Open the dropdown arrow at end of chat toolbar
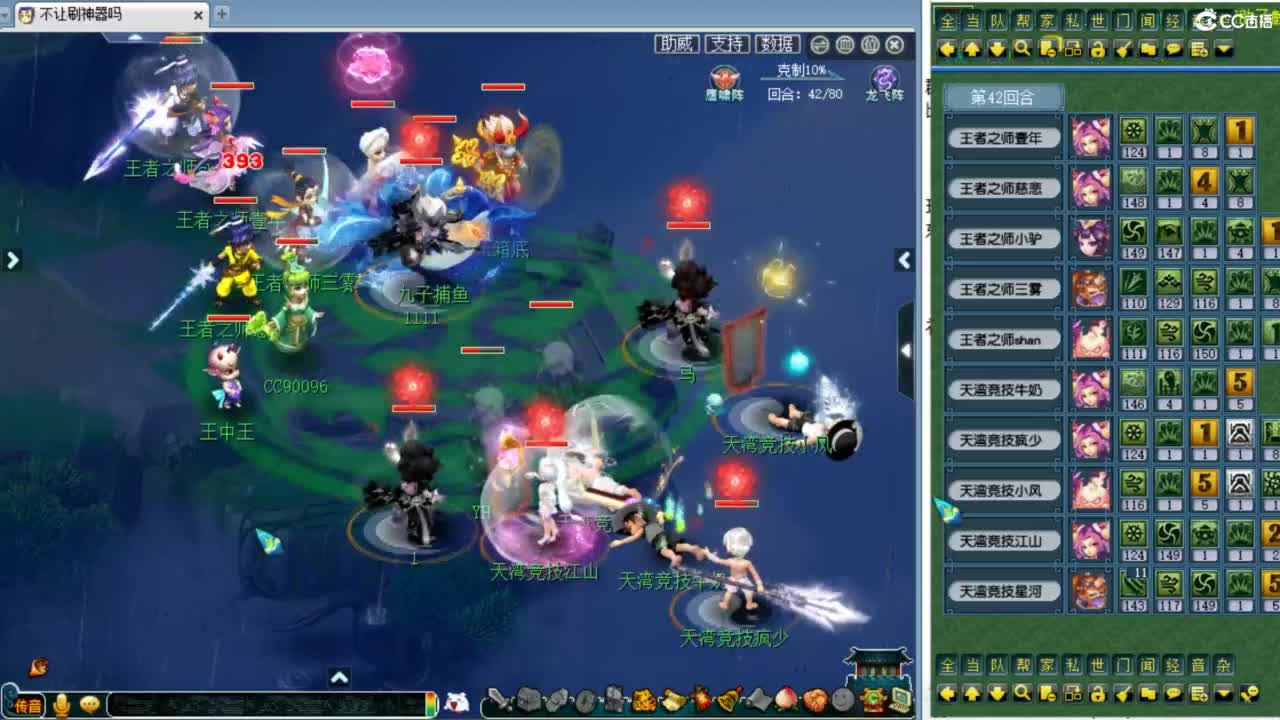This screenshot has height=720, width=1280. click(1224, 48)
